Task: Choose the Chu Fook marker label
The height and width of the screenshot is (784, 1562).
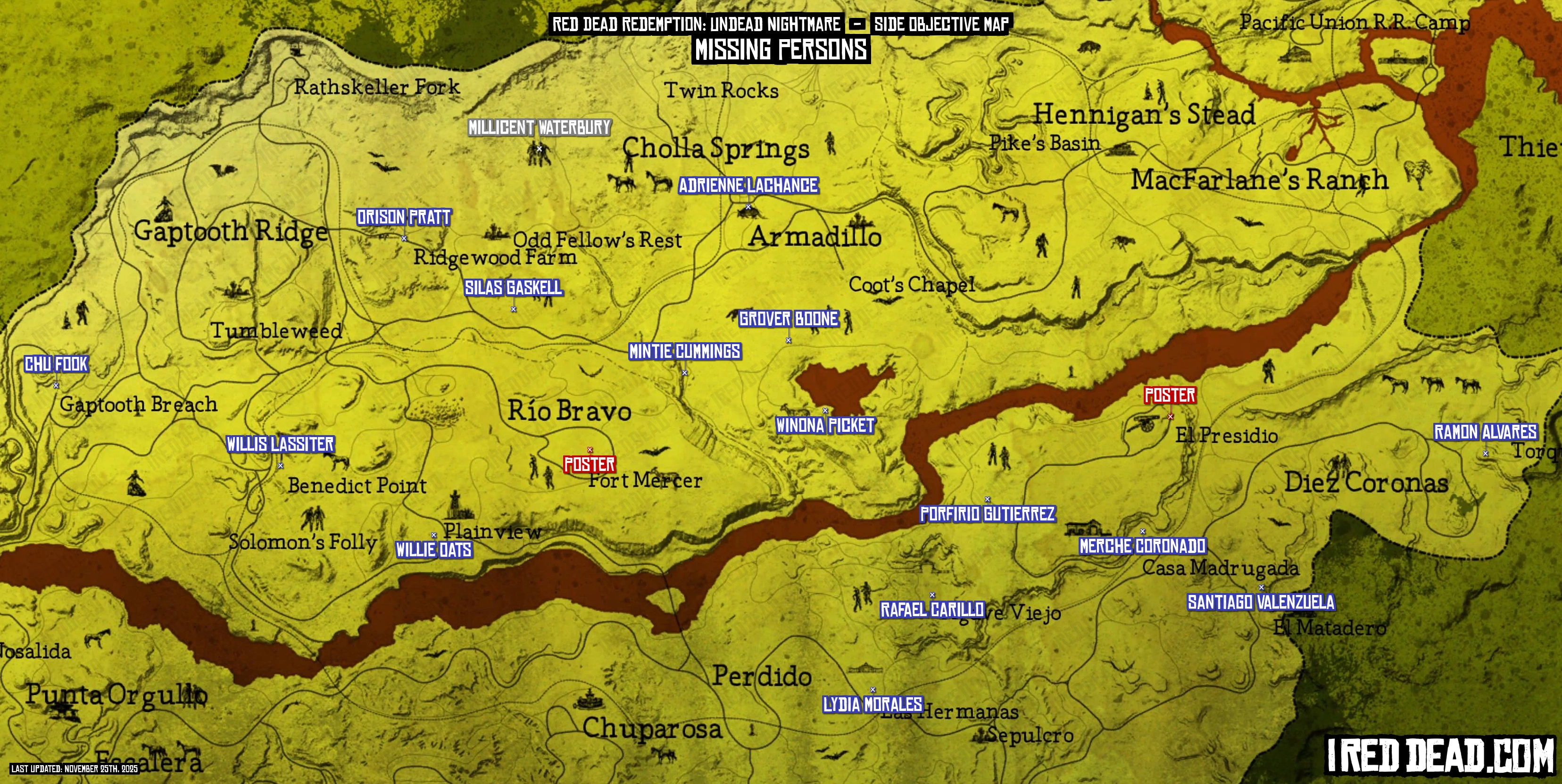Action: [x=56, y=364]
